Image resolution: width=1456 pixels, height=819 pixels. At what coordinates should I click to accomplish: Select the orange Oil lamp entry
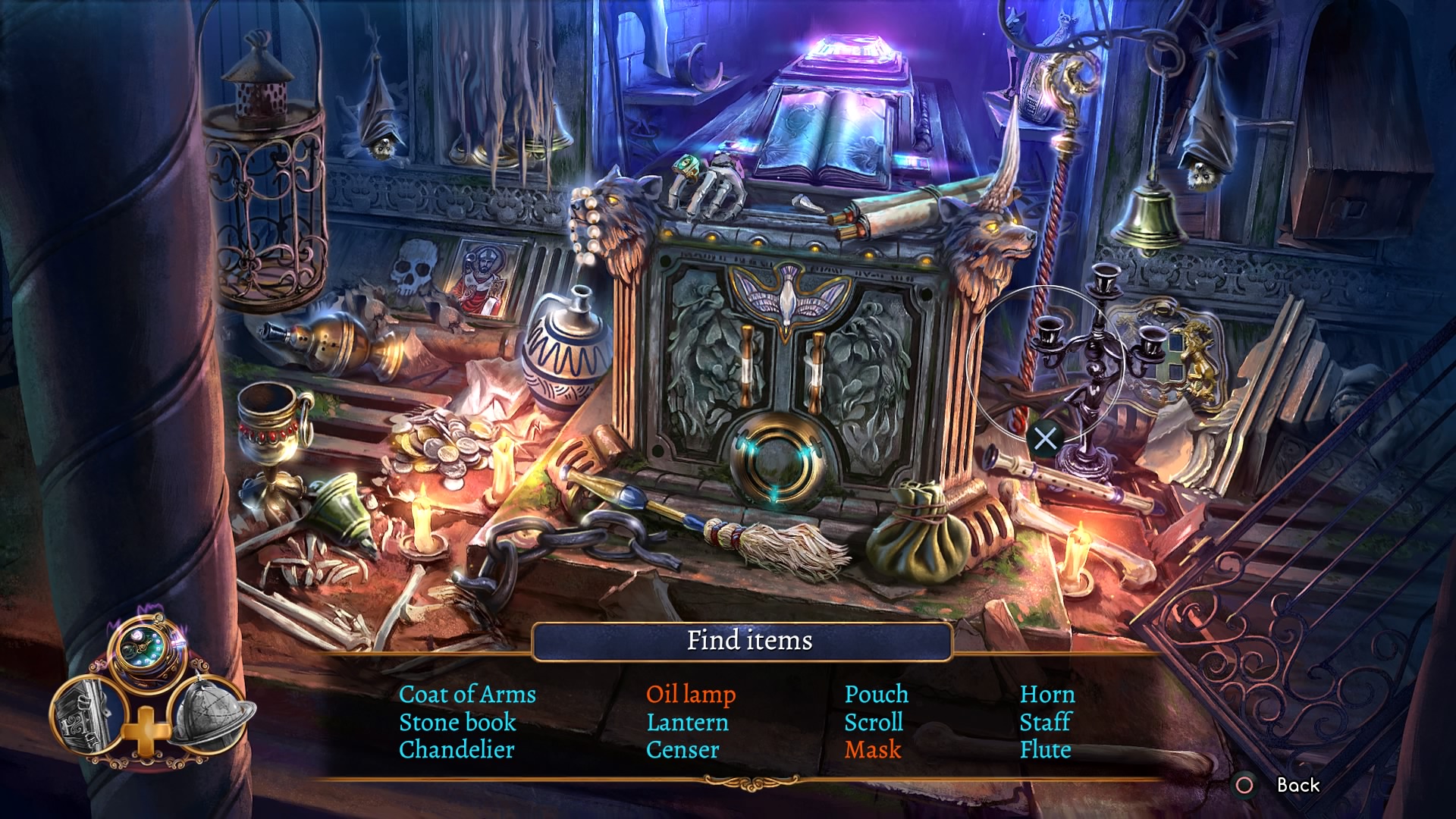pos(691,694)
